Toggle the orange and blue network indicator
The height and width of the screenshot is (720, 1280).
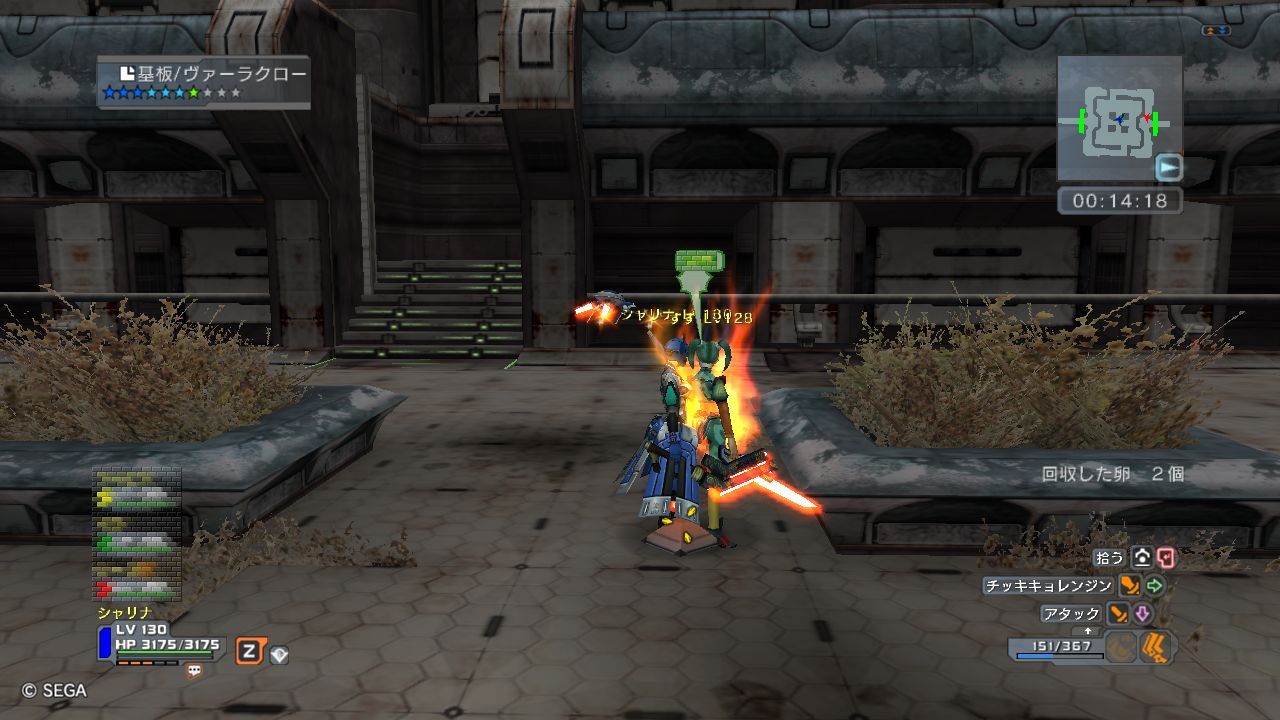pyautogui.click(x=1216, y=32)
